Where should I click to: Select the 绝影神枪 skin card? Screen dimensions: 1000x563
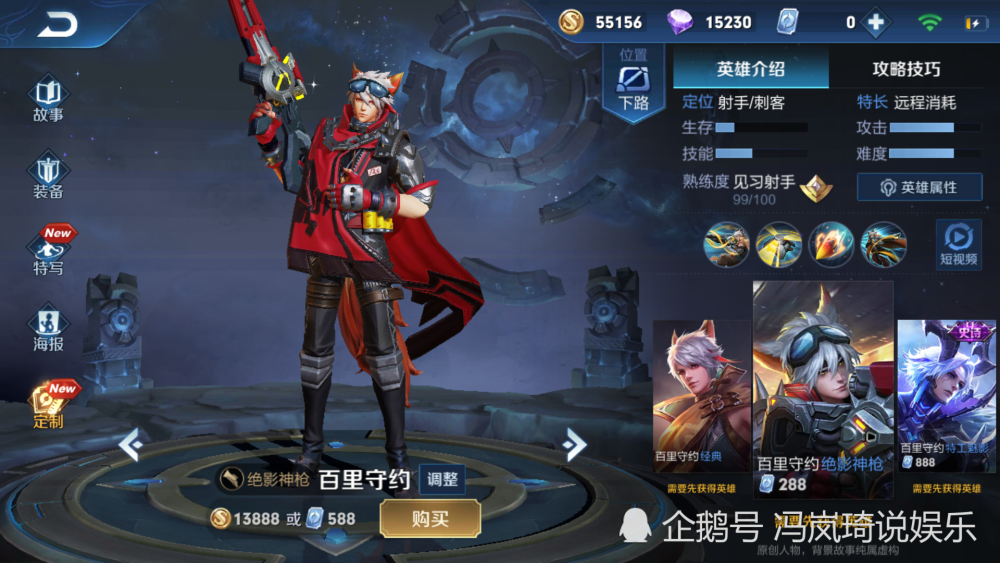(x=822, y=390)
